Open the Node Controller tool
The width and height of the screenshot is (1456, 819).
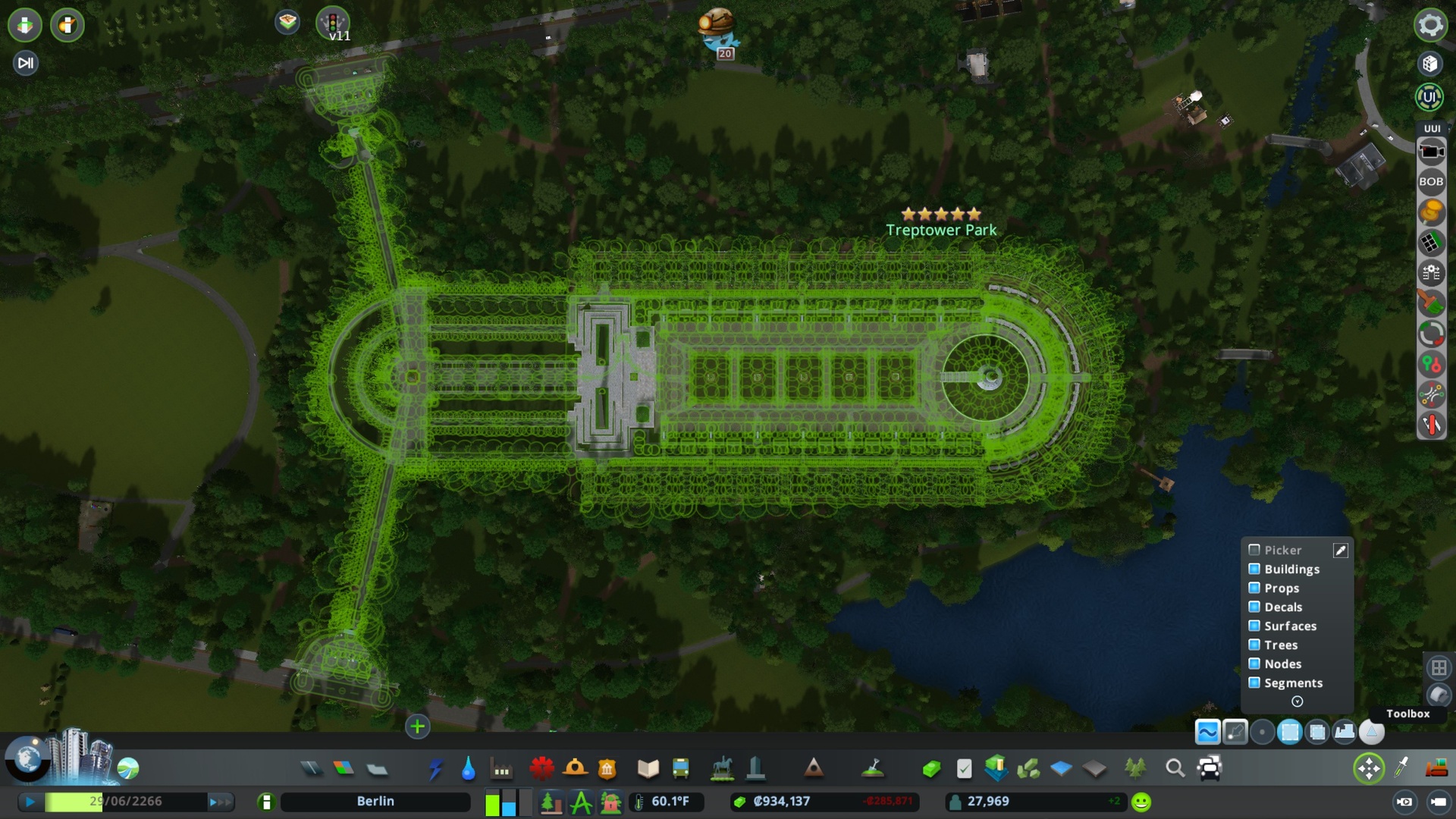[x=1432, y=364]
